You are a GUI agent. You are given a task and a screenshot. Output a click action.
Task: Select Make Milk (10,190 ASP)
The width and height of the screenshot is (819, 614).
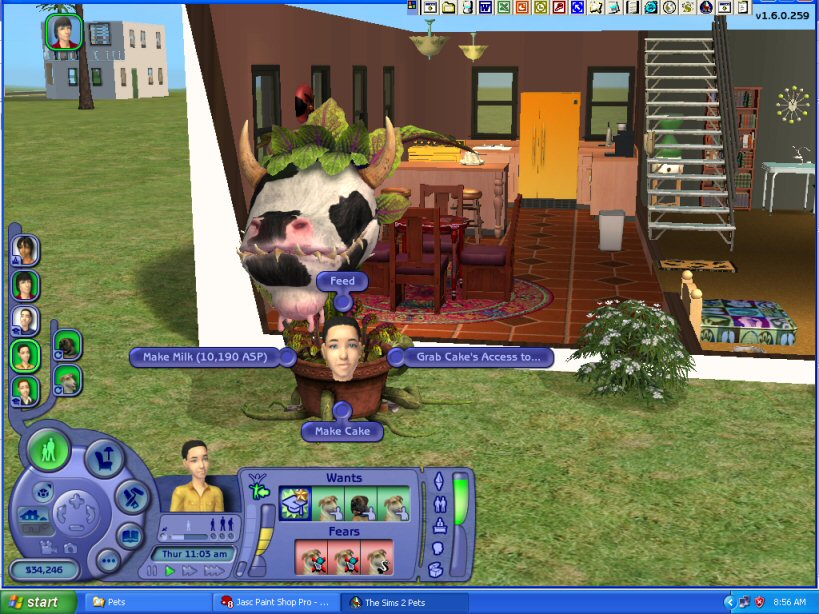click(205, 356)
